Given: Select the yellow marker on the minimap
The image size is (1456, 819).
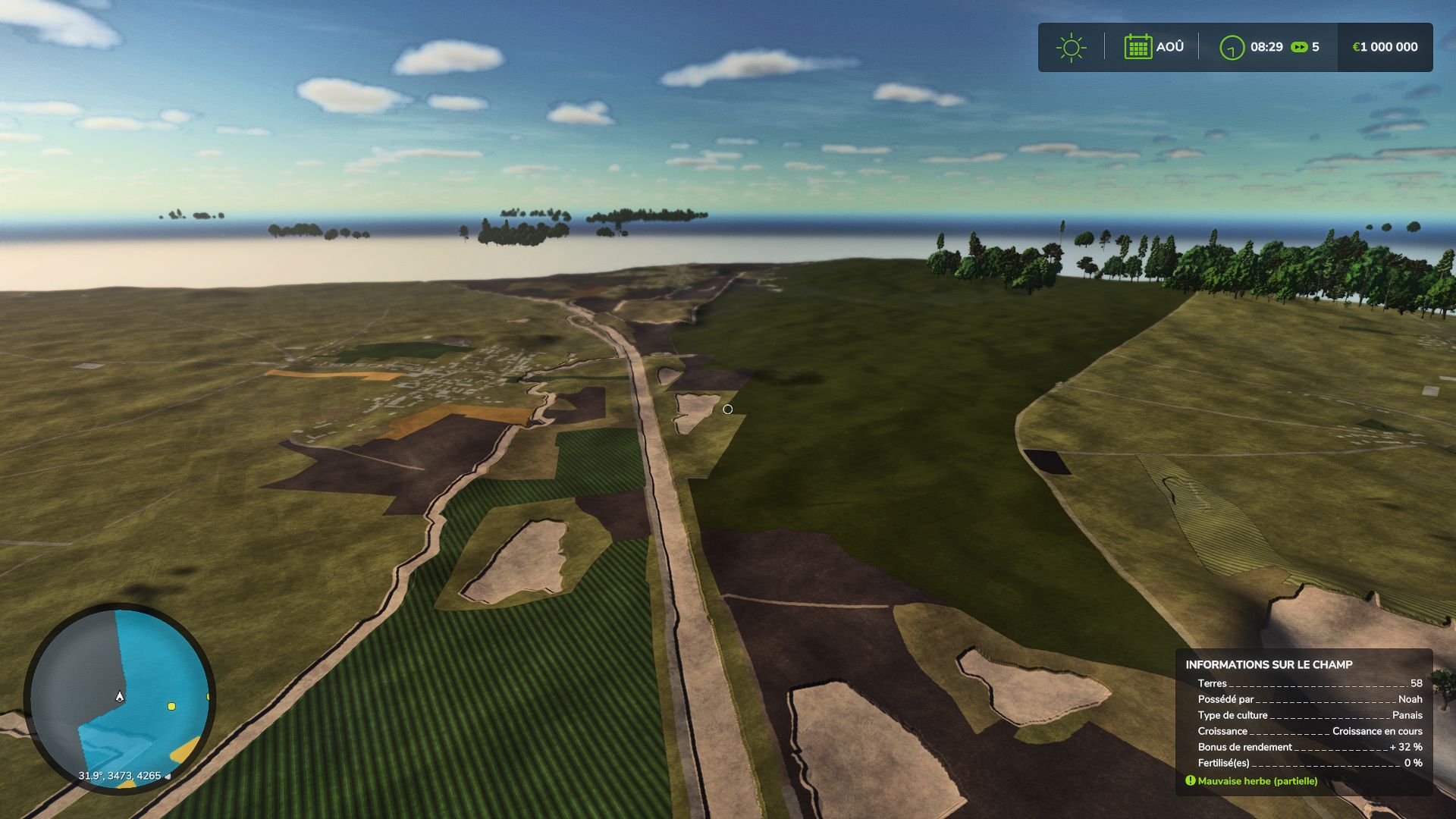Looking at the screenshot, I should tap(171, 706).
